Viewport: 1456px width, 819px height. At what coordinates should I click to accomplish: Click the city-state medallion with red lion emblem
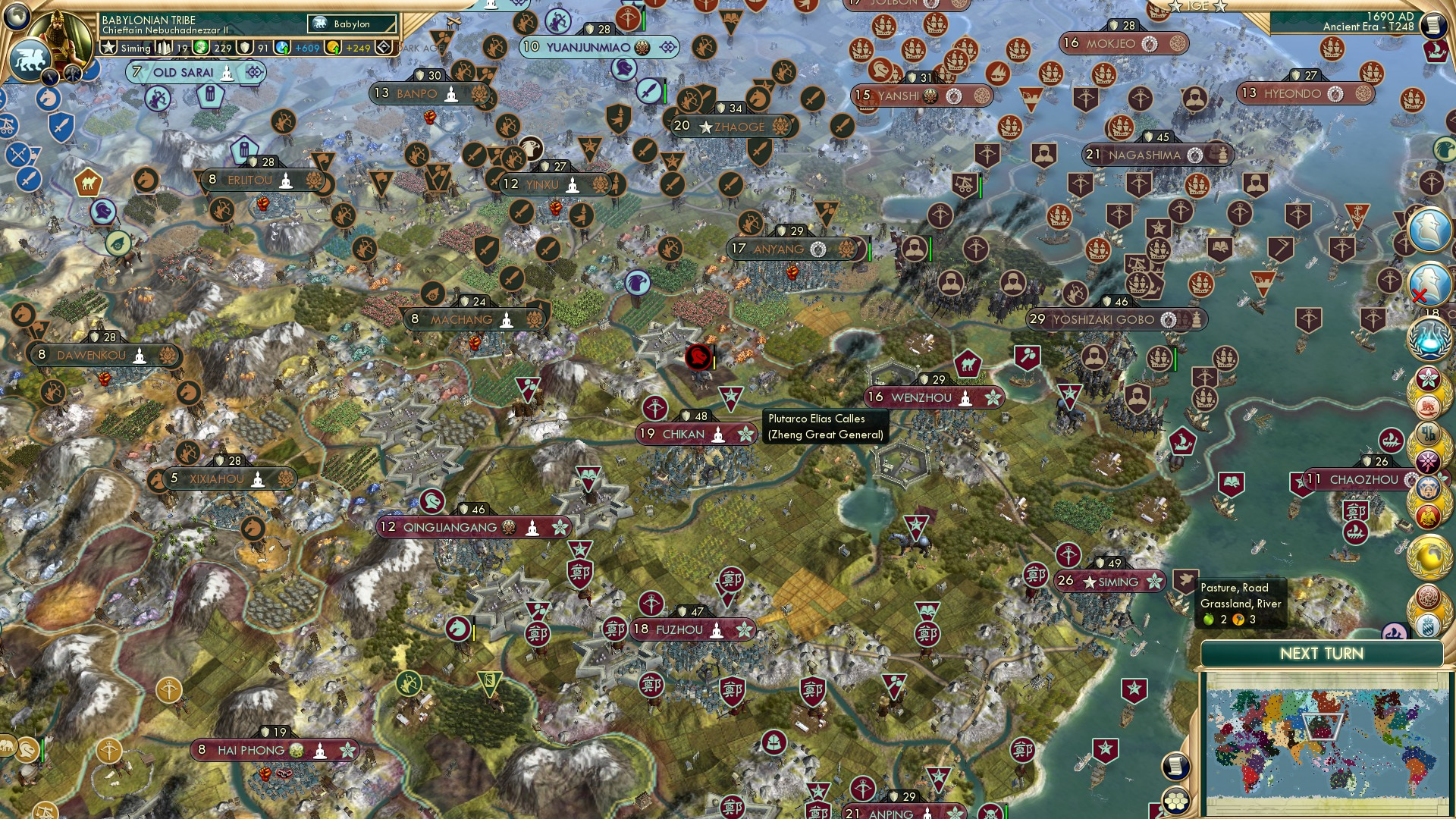[x=1429, y=408]
